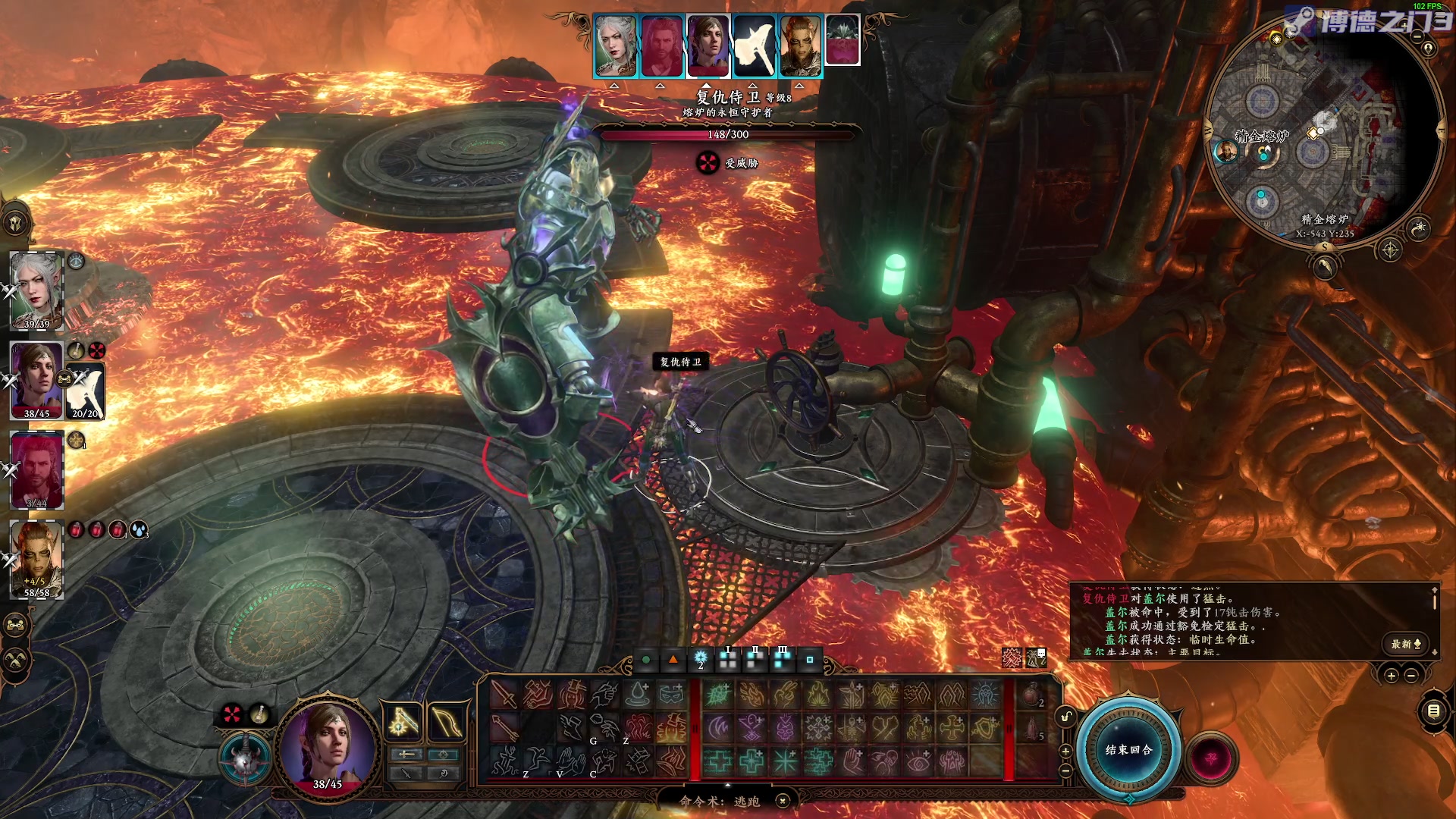Select the tattooed orc-faced companion portrait

click(x=36, y=559)
